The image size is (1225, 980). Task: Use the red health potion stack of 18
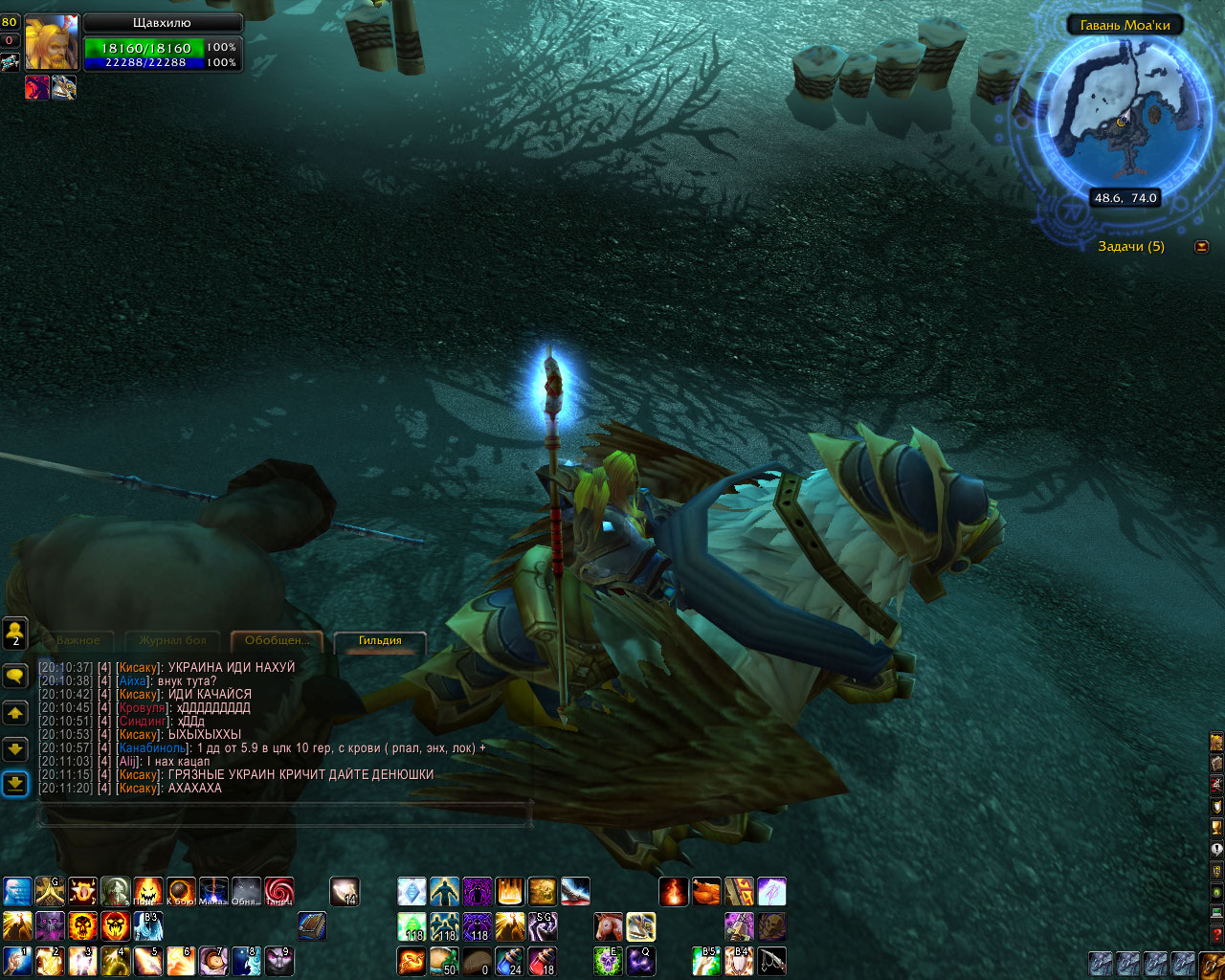(x=542, y=961)
